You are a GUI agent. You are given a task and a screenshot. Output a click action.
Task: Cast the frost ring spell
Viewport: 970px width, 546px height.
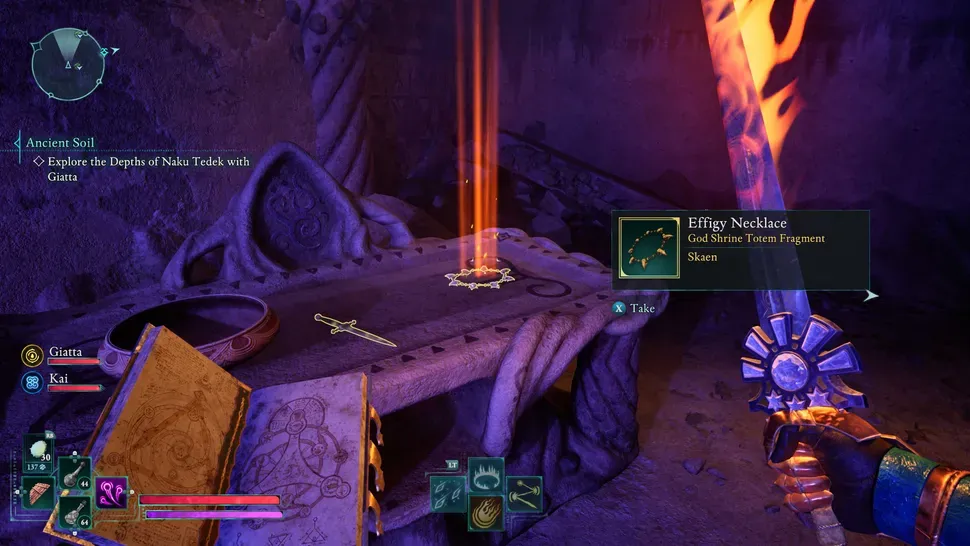485,473
